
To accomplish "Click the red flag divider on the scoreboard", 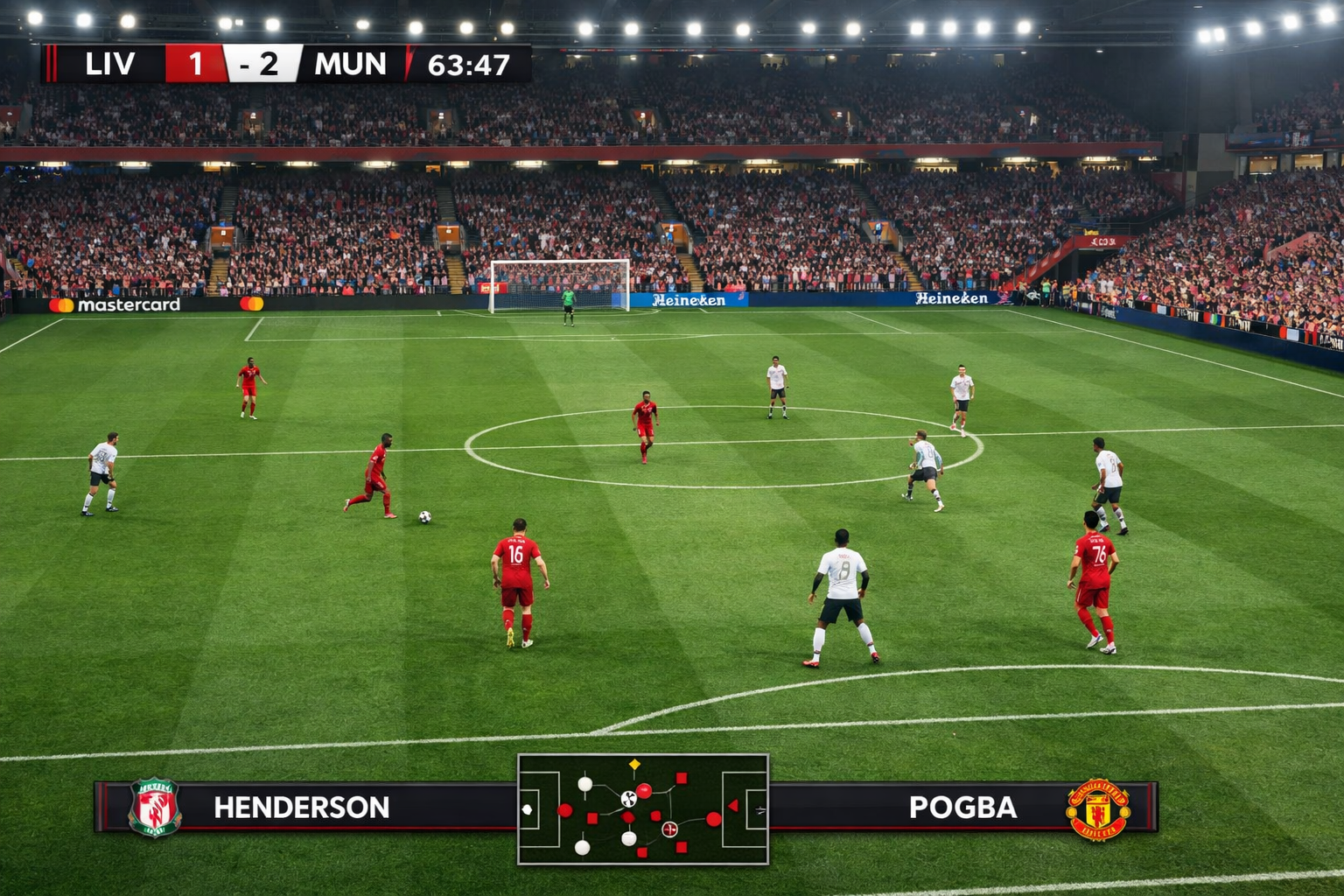I will (x=410, y=63).
